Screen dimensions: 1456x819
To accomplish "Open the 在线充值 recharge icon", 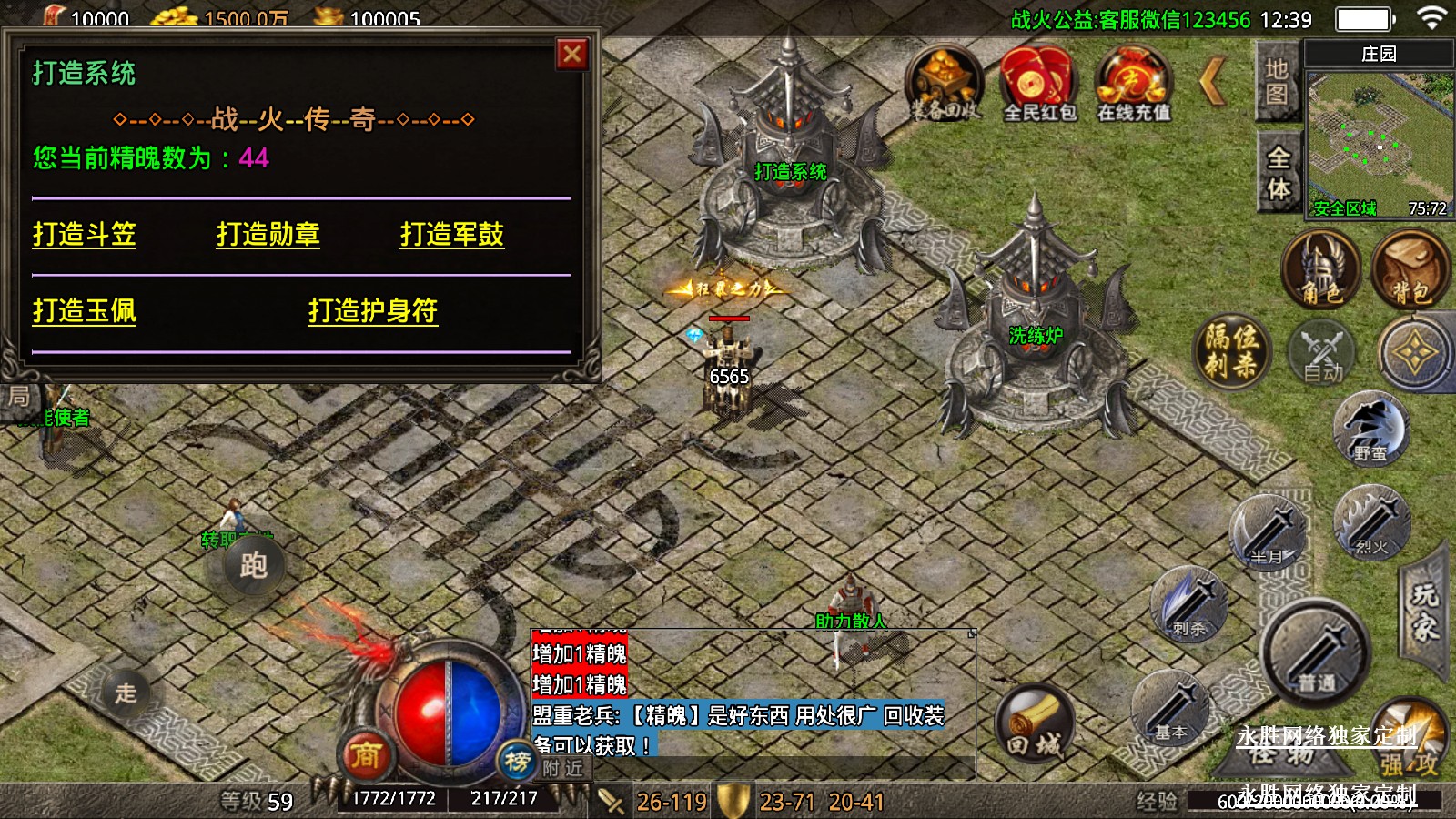I will (1133, 84).
